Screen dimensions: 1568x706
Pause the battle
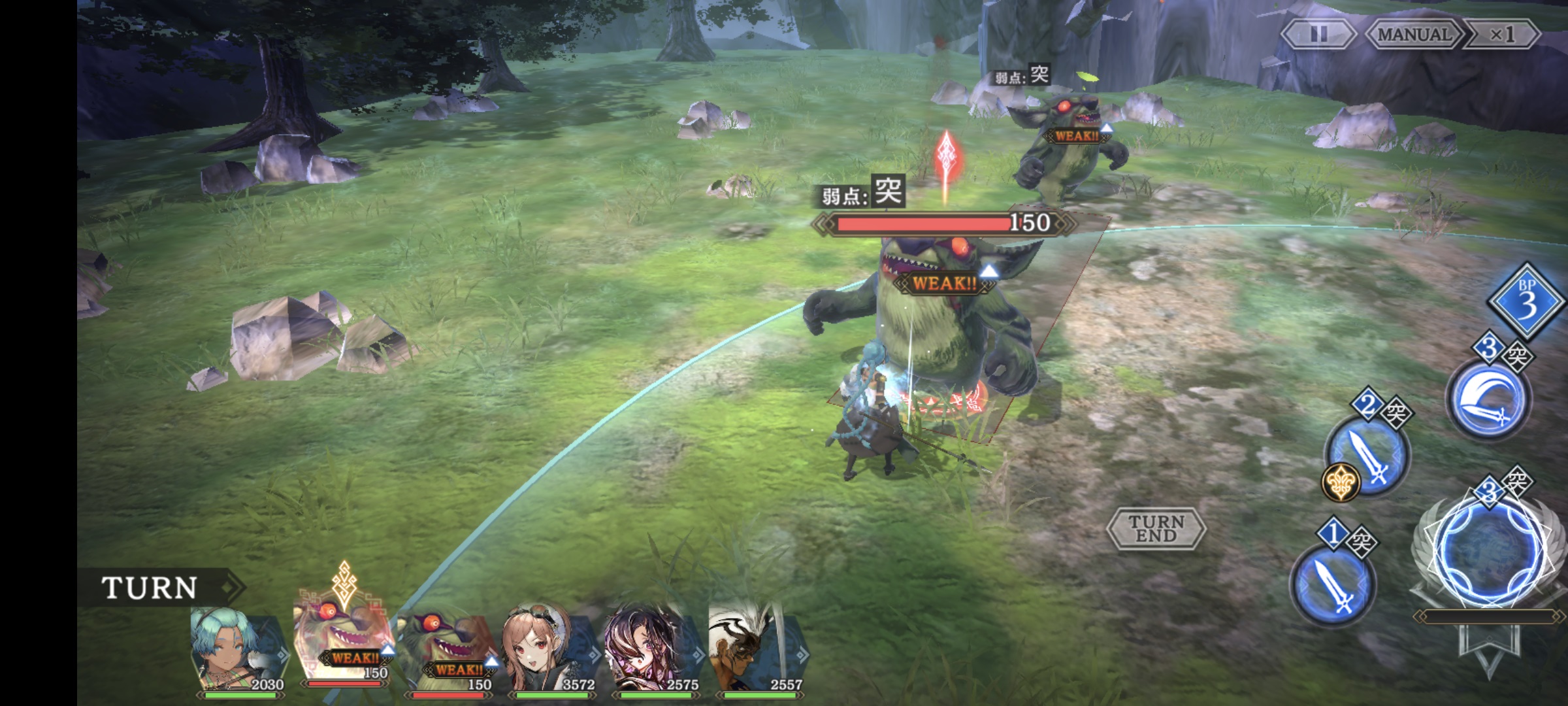[x=1318, y=34]
